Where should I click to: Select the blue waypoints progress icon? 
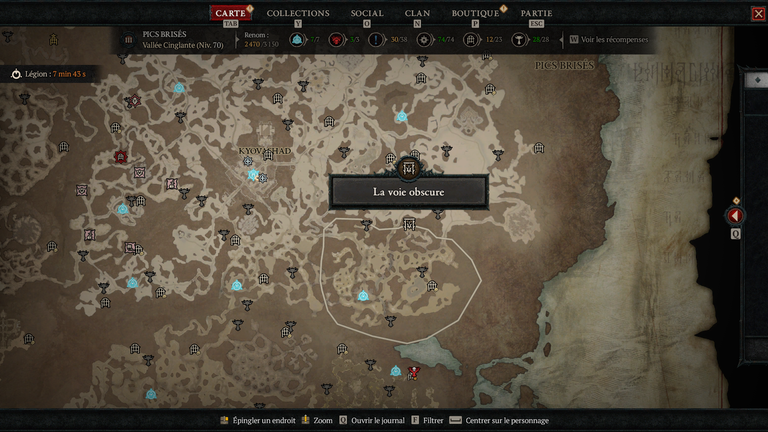297,40
